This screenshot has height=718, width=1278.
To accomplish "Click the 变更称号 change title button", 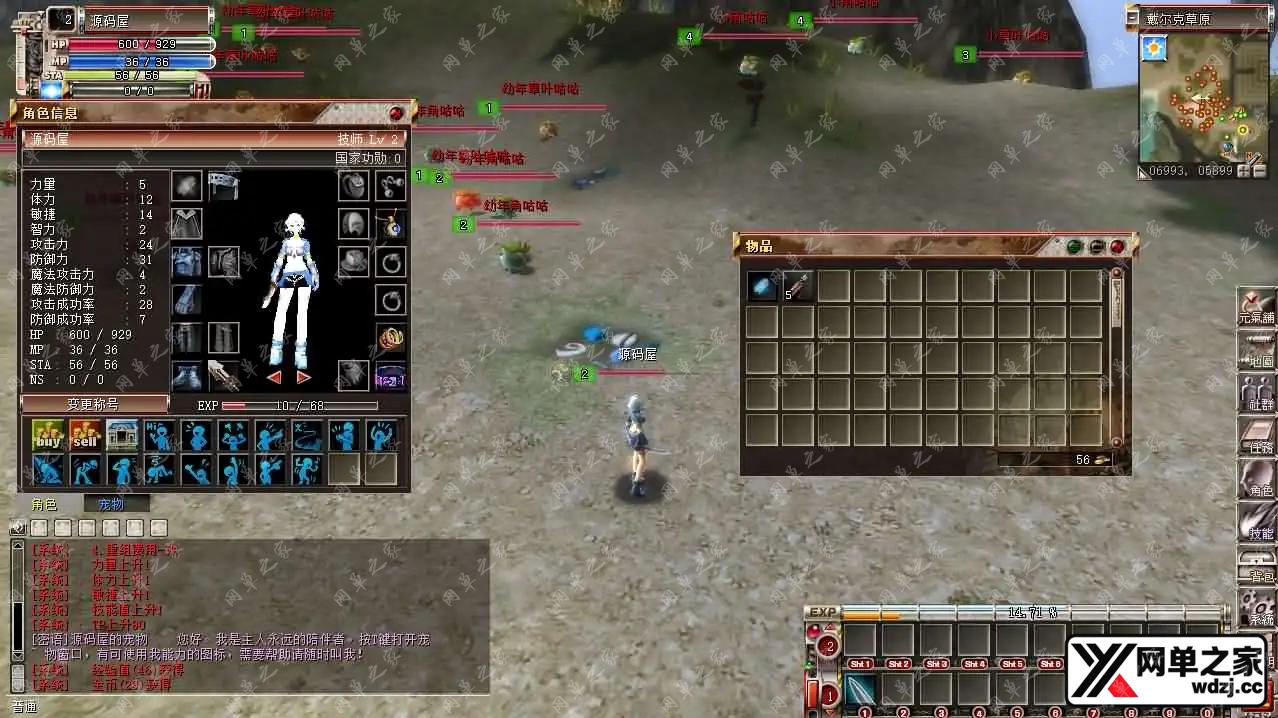I will [94, 404].
